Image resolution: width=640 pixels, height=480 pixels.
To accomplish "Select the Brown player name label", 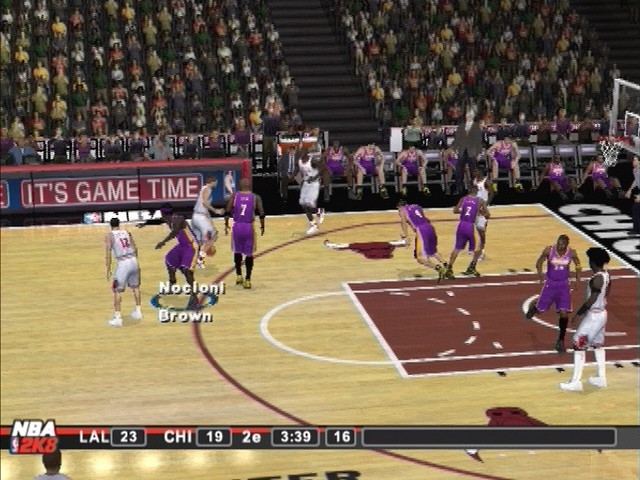I will coord(185,316).
